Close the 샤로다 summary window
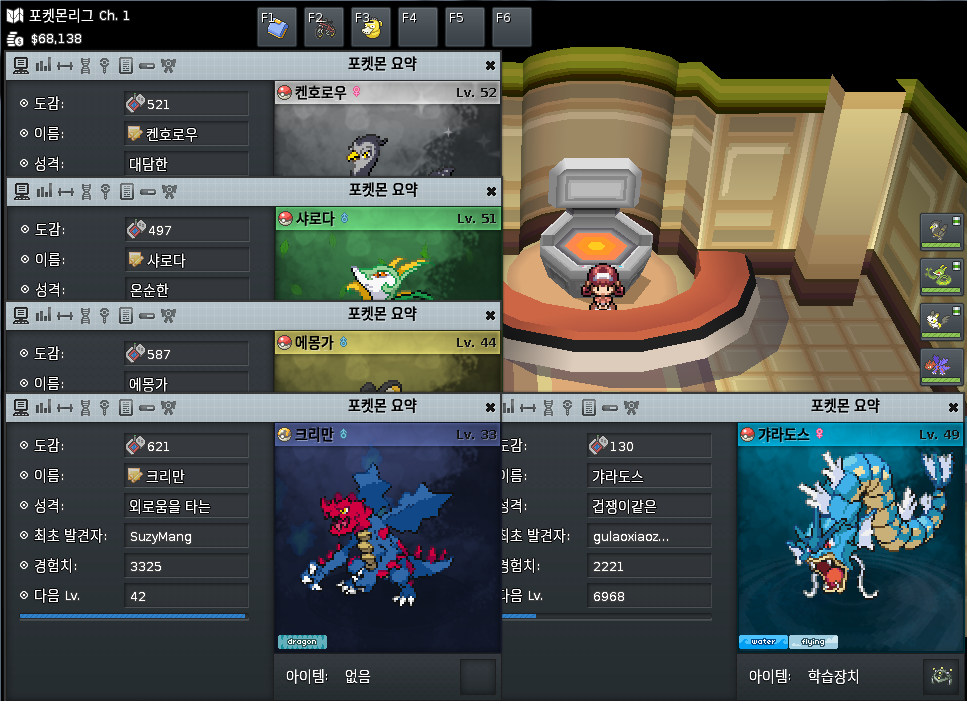 coord(490,191)
